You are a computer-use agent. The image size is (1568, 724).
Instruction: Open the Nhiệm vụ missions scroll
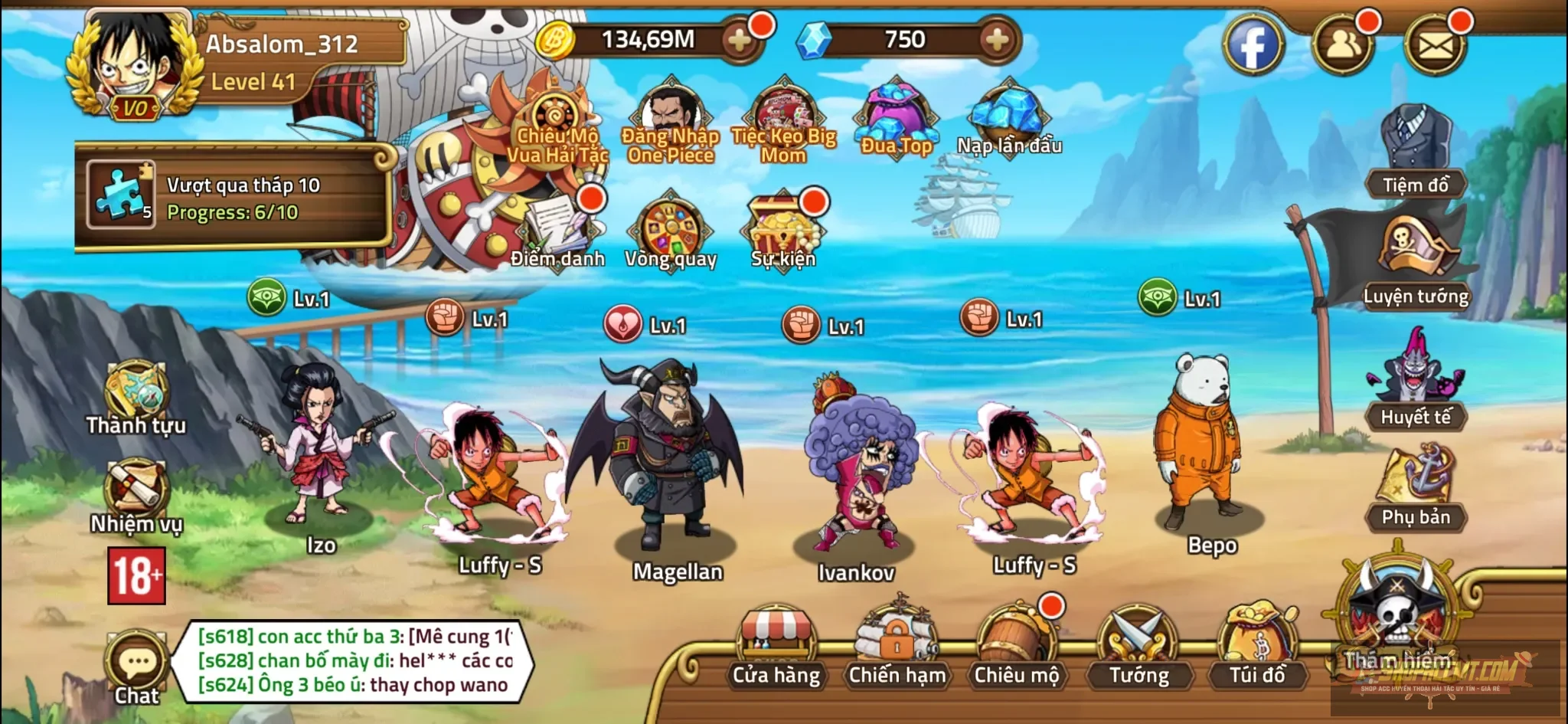136,495
